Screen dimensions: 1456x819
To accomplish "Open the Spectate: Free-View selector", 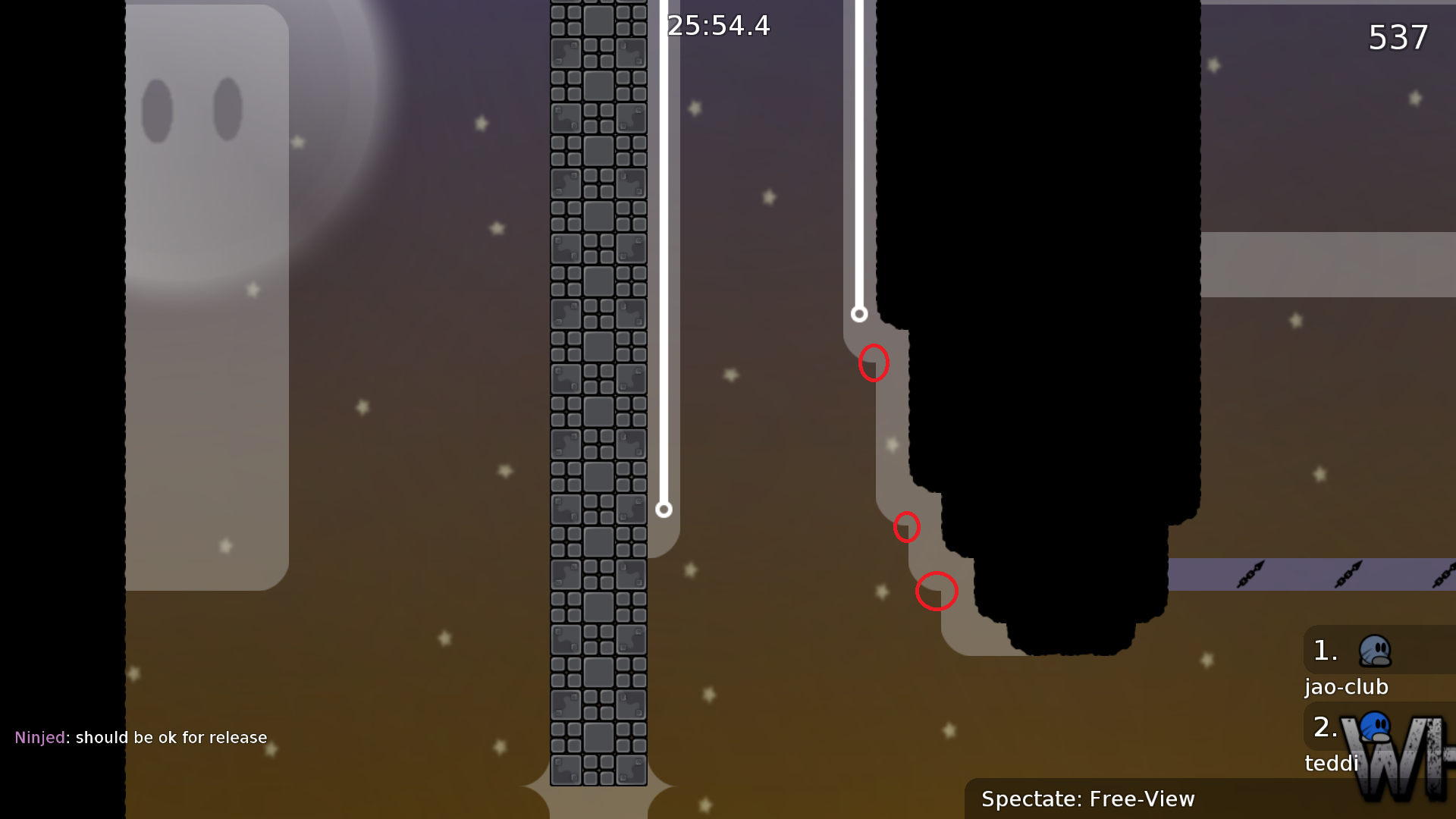I will coord(1089,799).
